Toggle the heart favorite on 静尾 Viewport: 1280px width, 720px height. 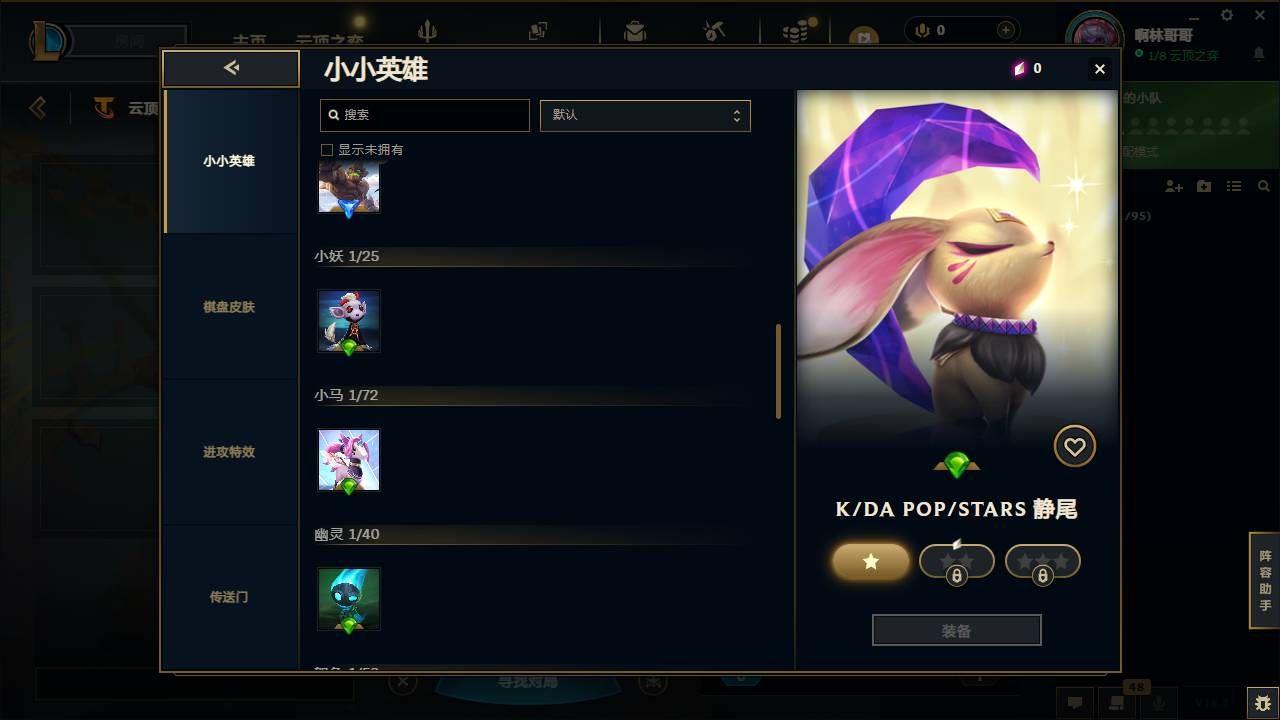click(x=1074, y=446)
